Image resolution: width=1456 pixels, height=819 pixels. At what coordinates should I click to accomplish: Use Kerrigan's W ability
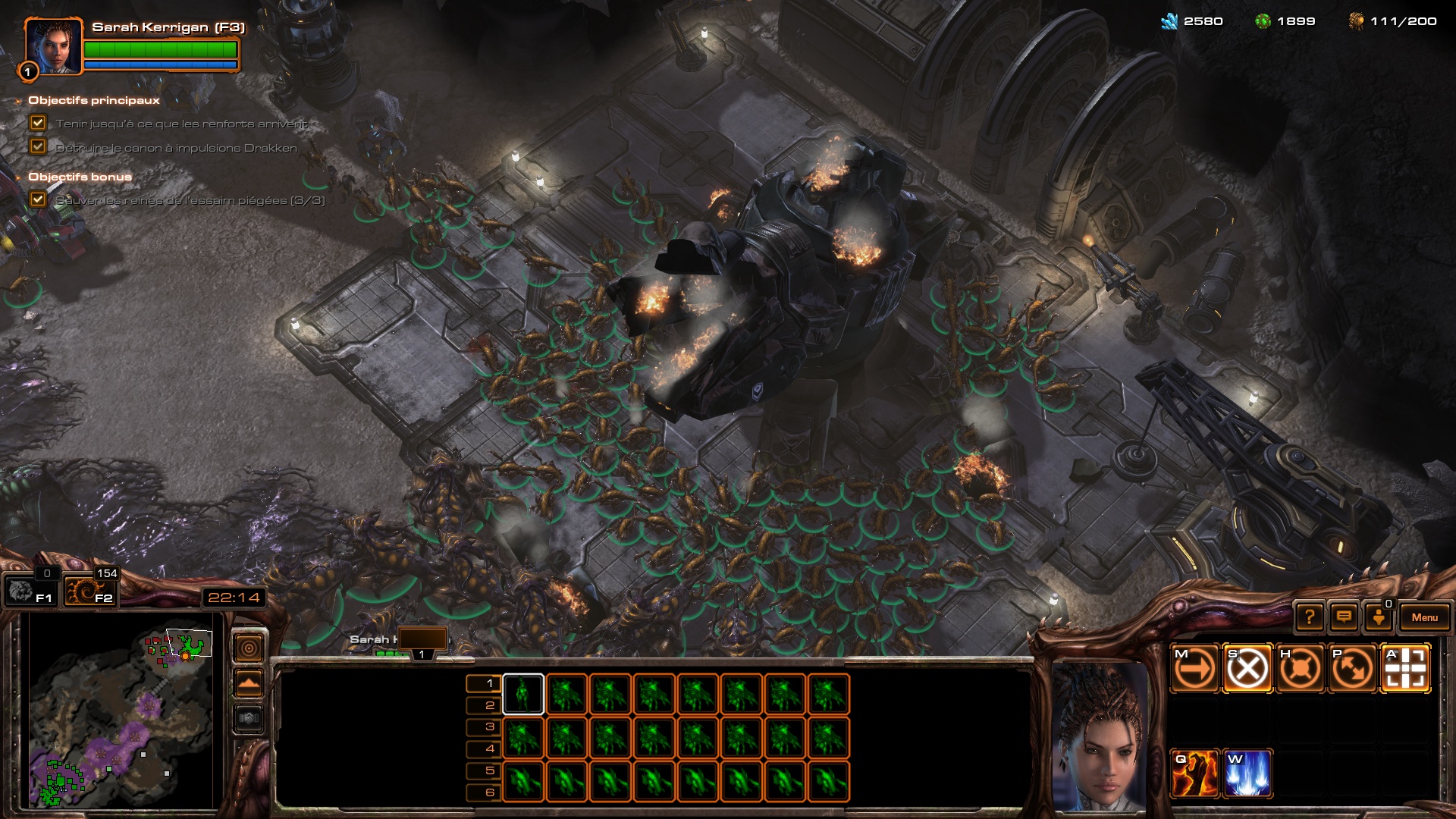(1247, 773)
